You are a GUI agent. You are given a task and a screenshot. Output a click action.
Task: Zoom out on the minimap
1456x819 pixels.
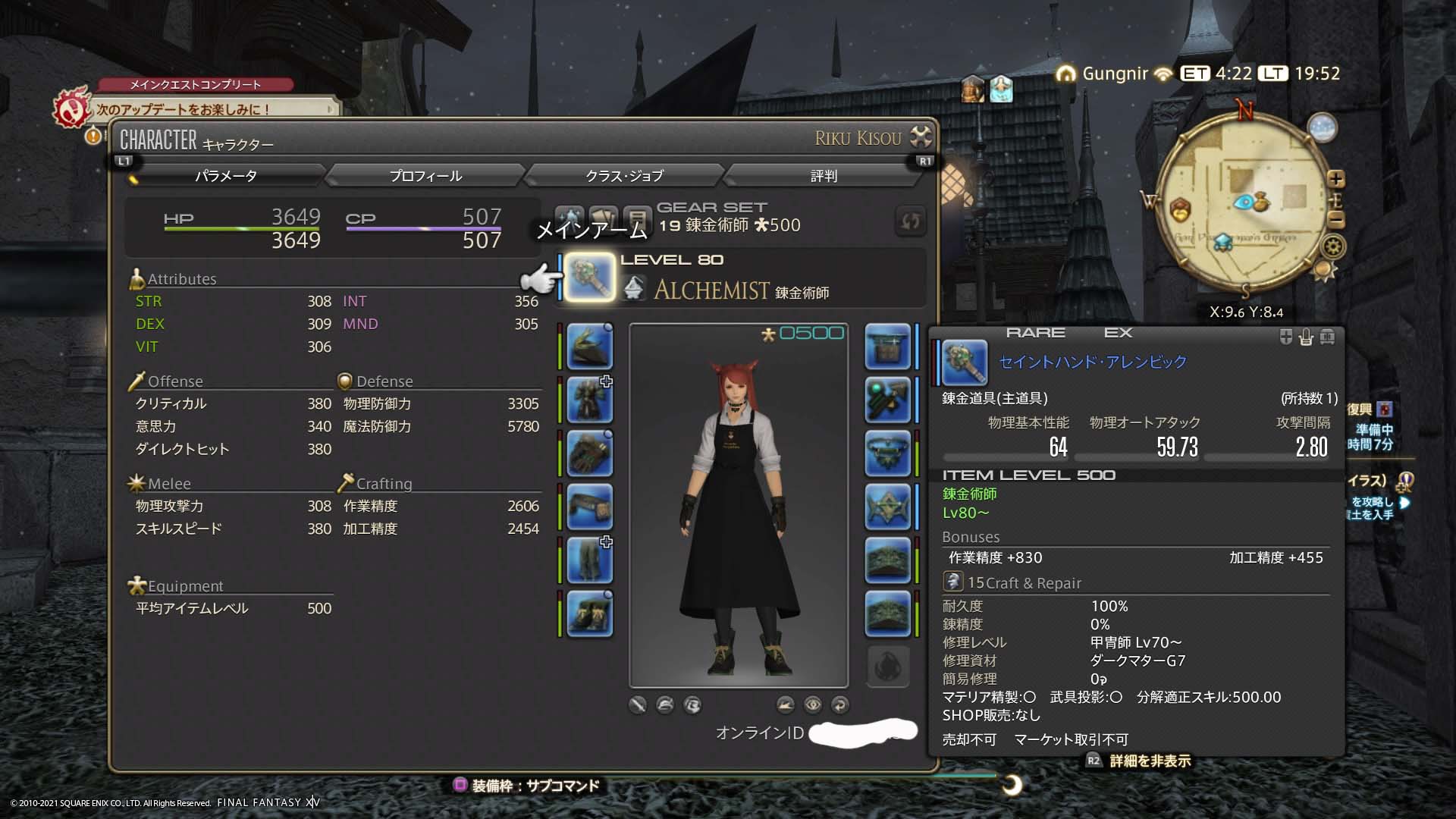coord(1336,220)
